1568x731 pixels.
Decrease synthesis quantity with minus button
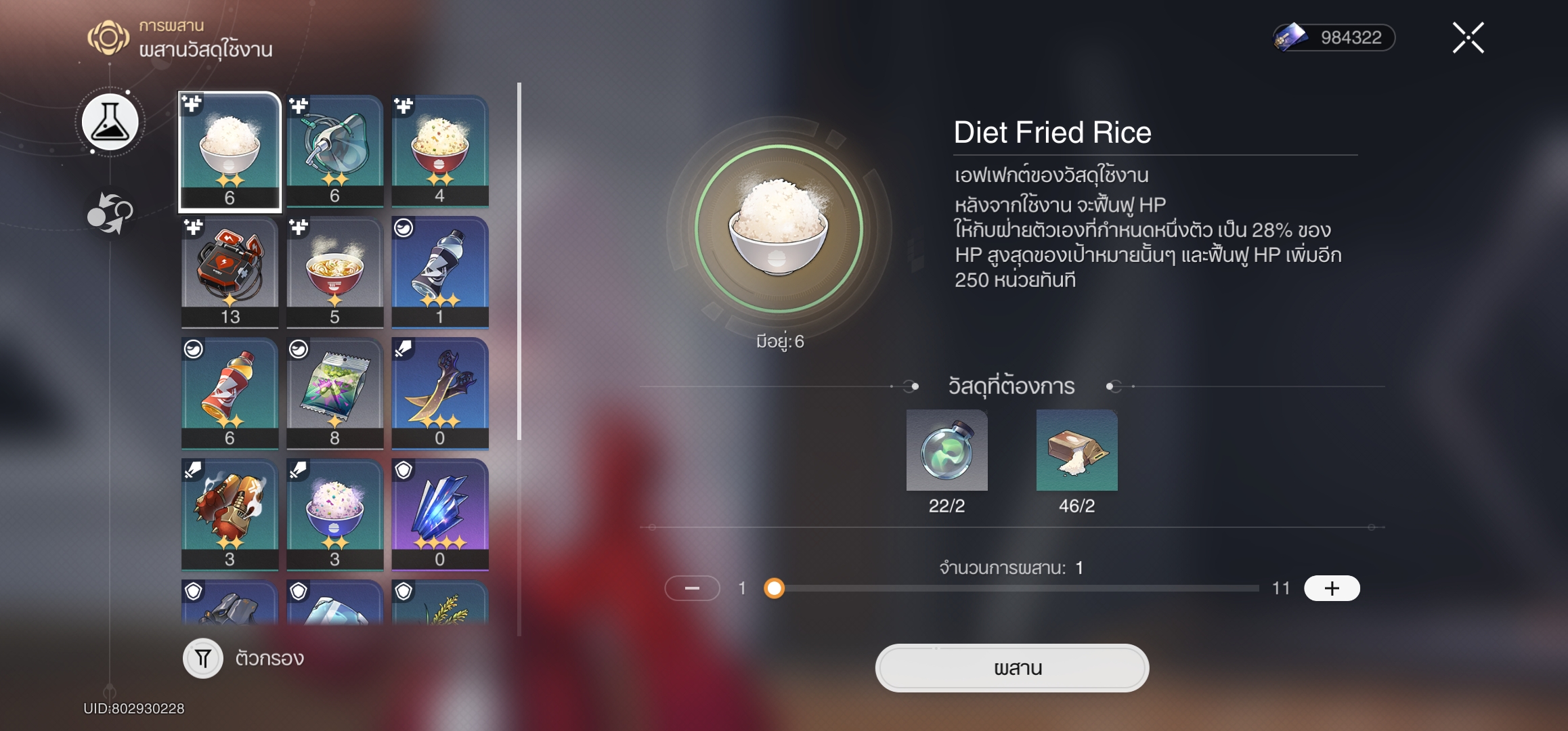[x=692, y=588]
